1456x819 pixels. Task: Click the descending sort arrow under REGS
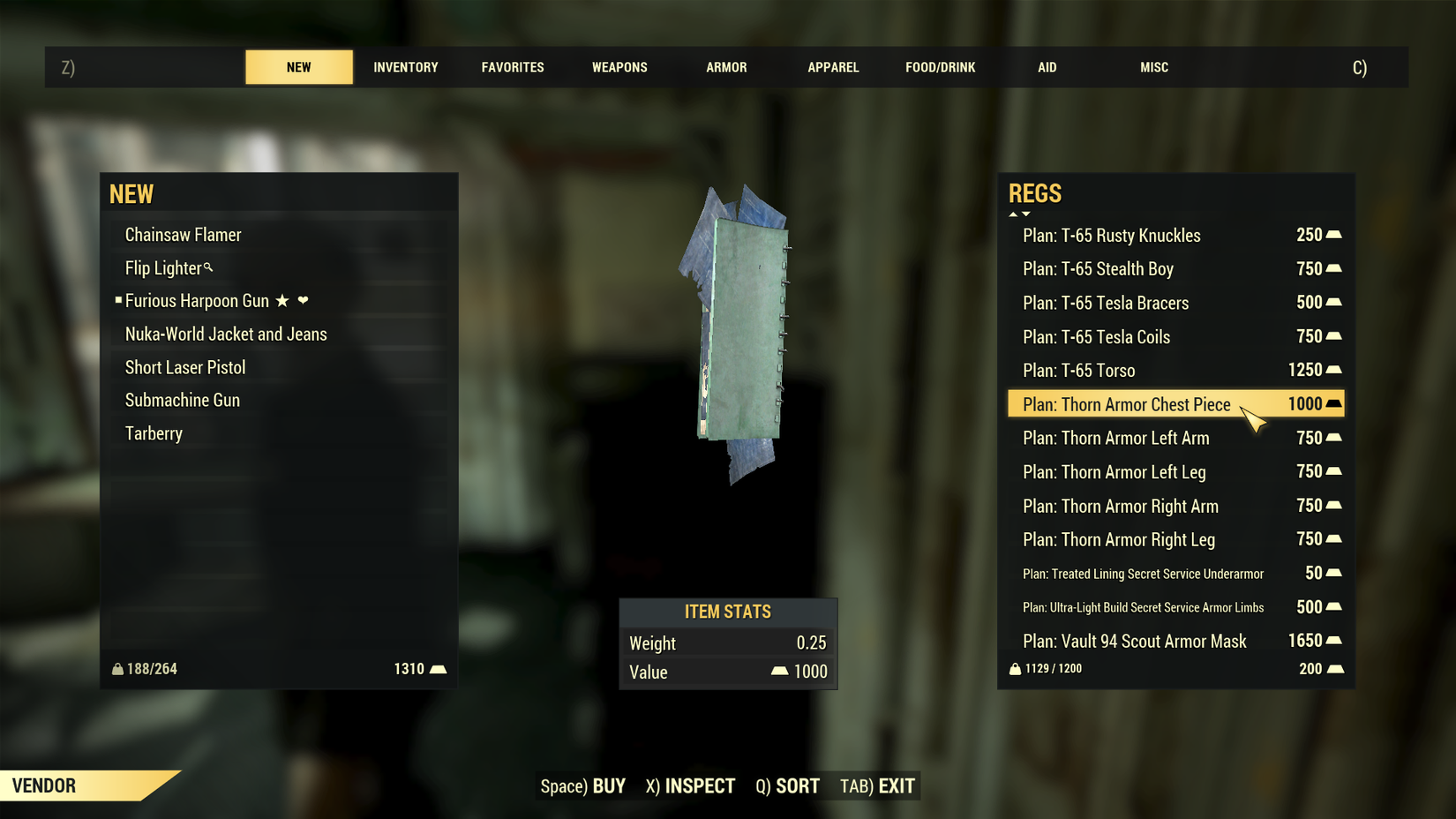(x=1025, y=214)
